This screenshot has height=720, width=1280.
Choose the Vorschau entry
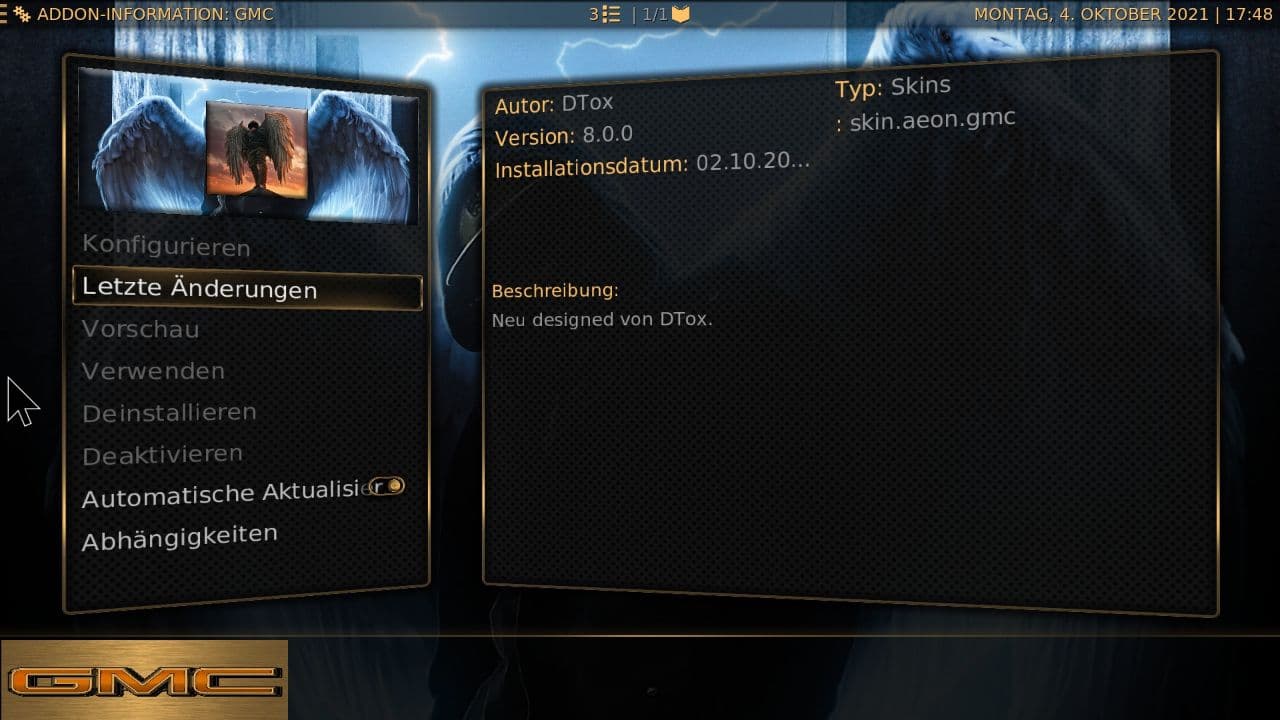pyautogui.click(x=141, y=329)
